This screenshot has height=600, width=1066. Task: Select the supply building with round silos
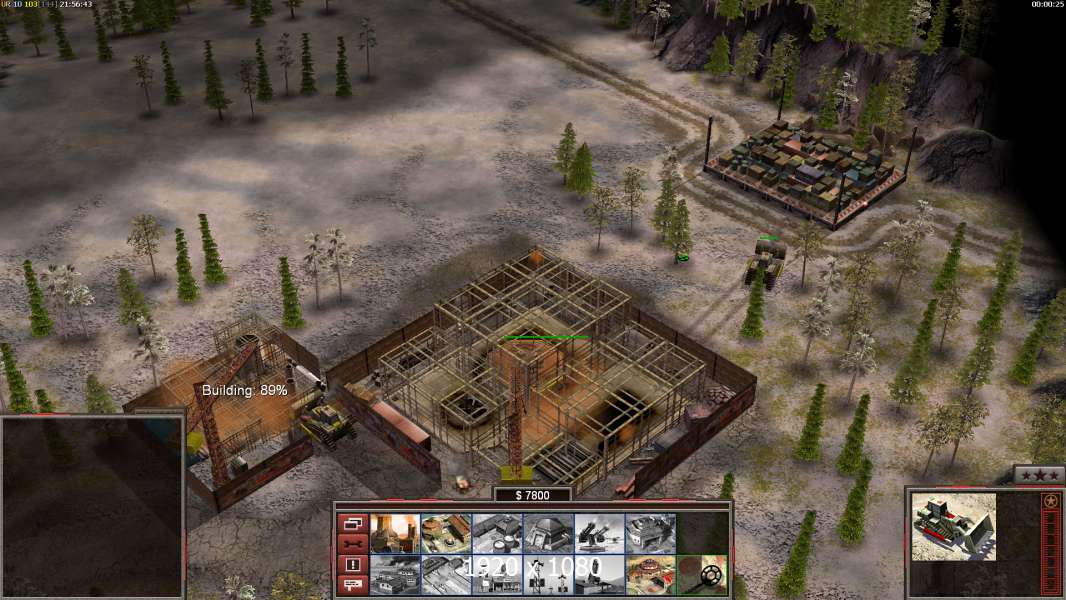tap(497, 534)
